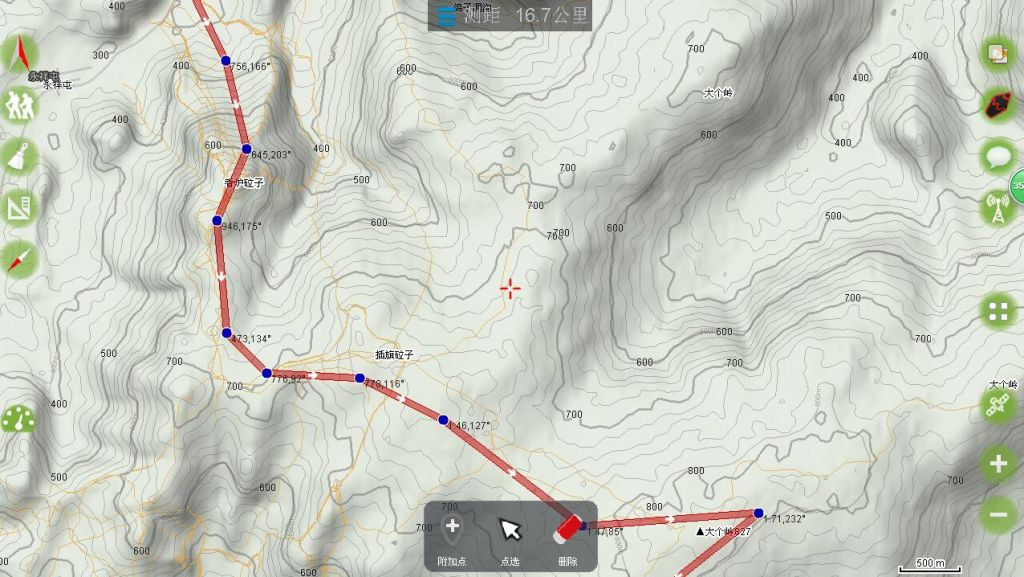Screen dimensions: 1024x577
Task: Click the 删除 eraser delete button
Action: (x=568, y=537)
